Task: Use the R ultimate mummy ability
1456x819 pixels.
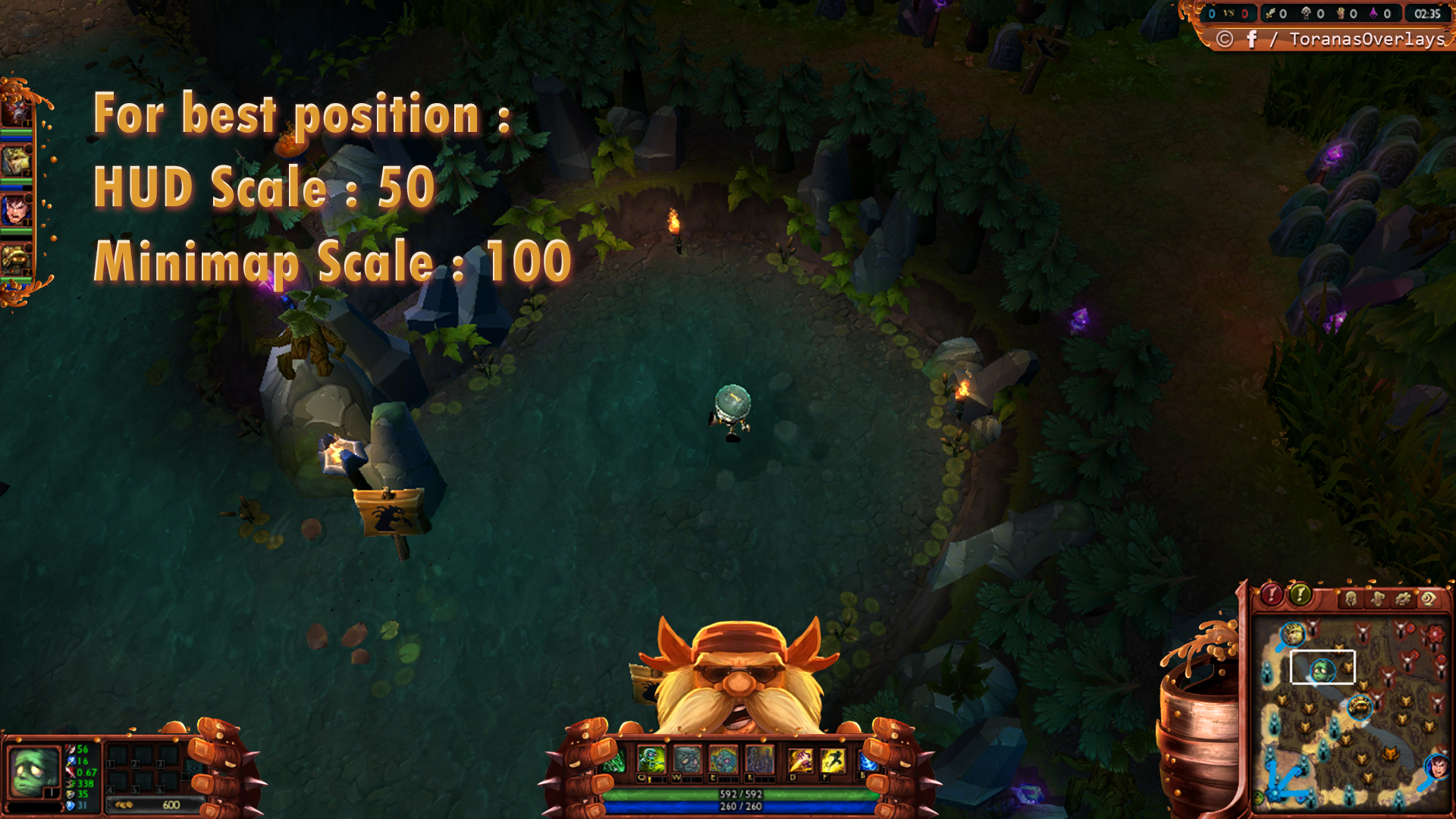Action: [759, 759]
